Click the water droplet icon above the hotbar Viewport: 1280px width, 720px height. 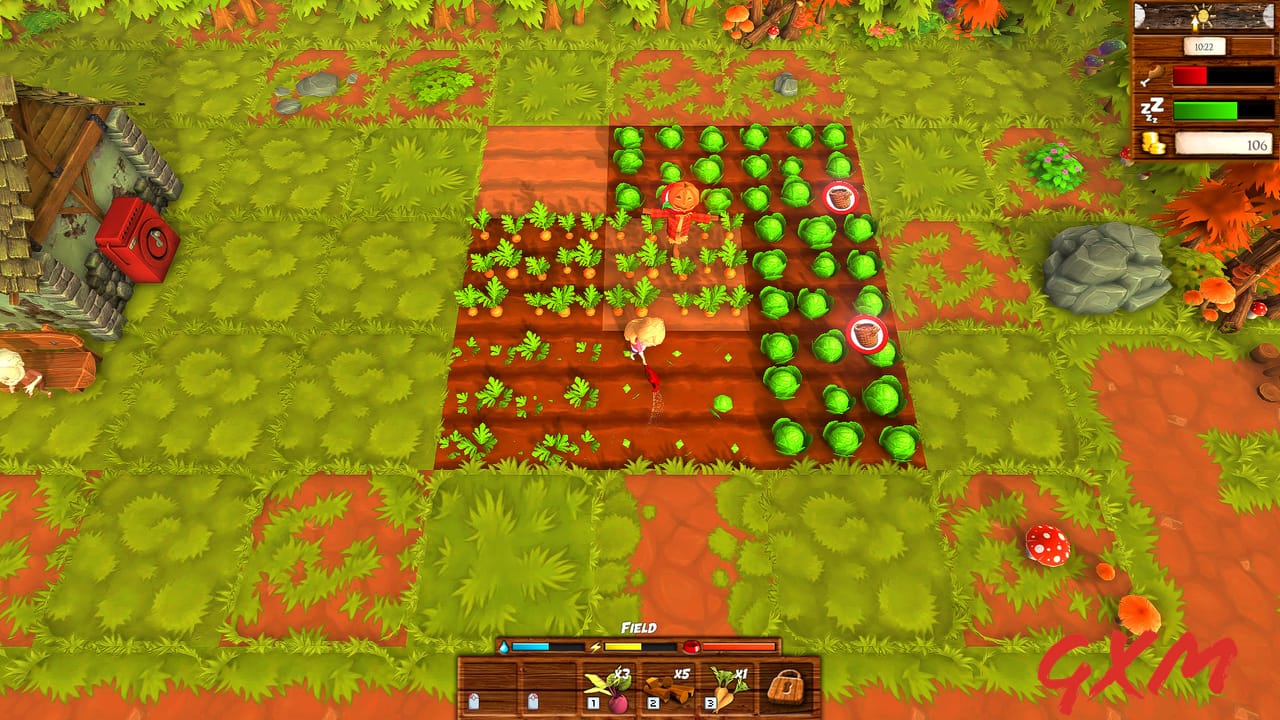click(504, 647)
